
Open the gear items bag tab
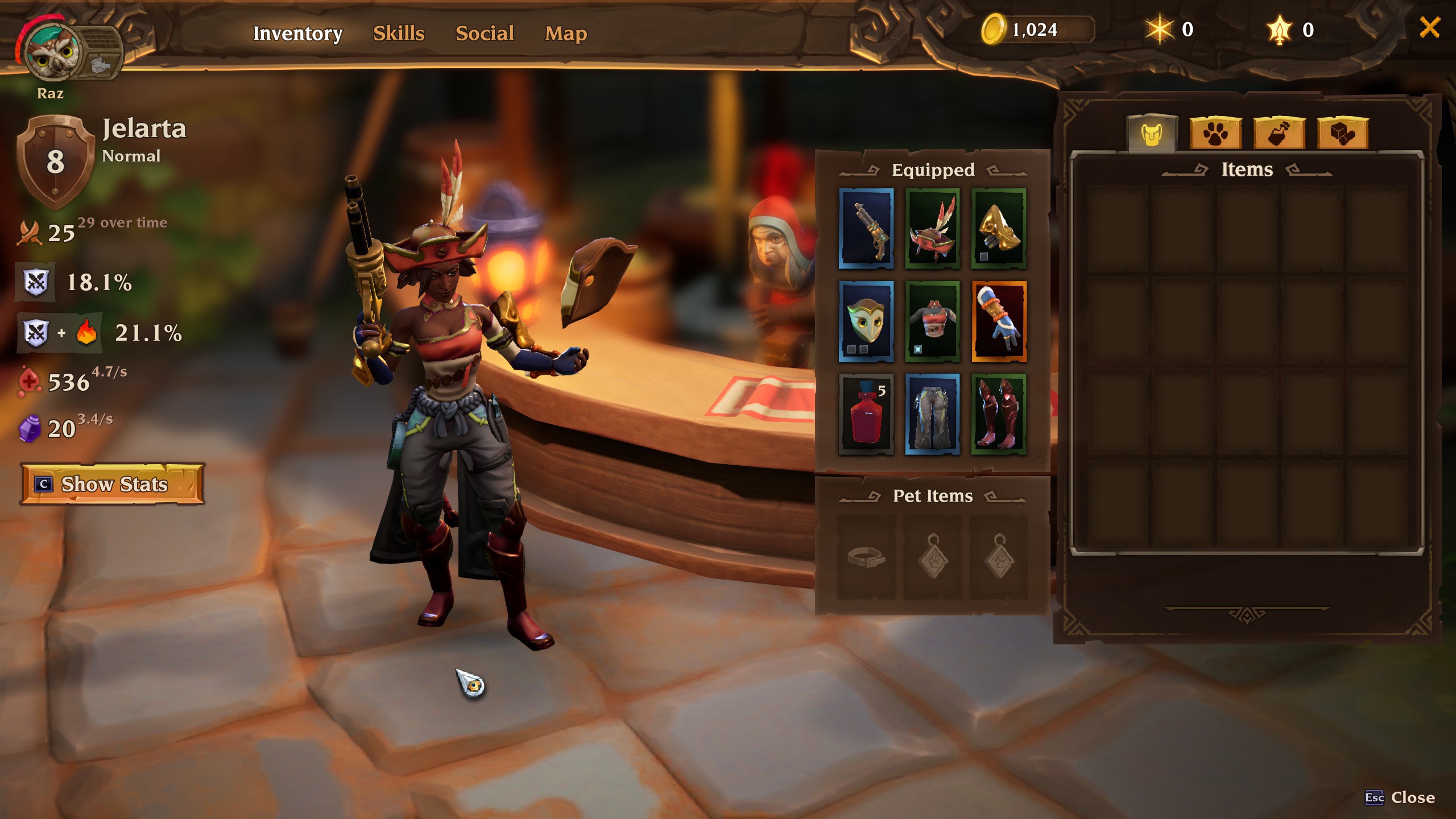click(x=1152, y=134)
